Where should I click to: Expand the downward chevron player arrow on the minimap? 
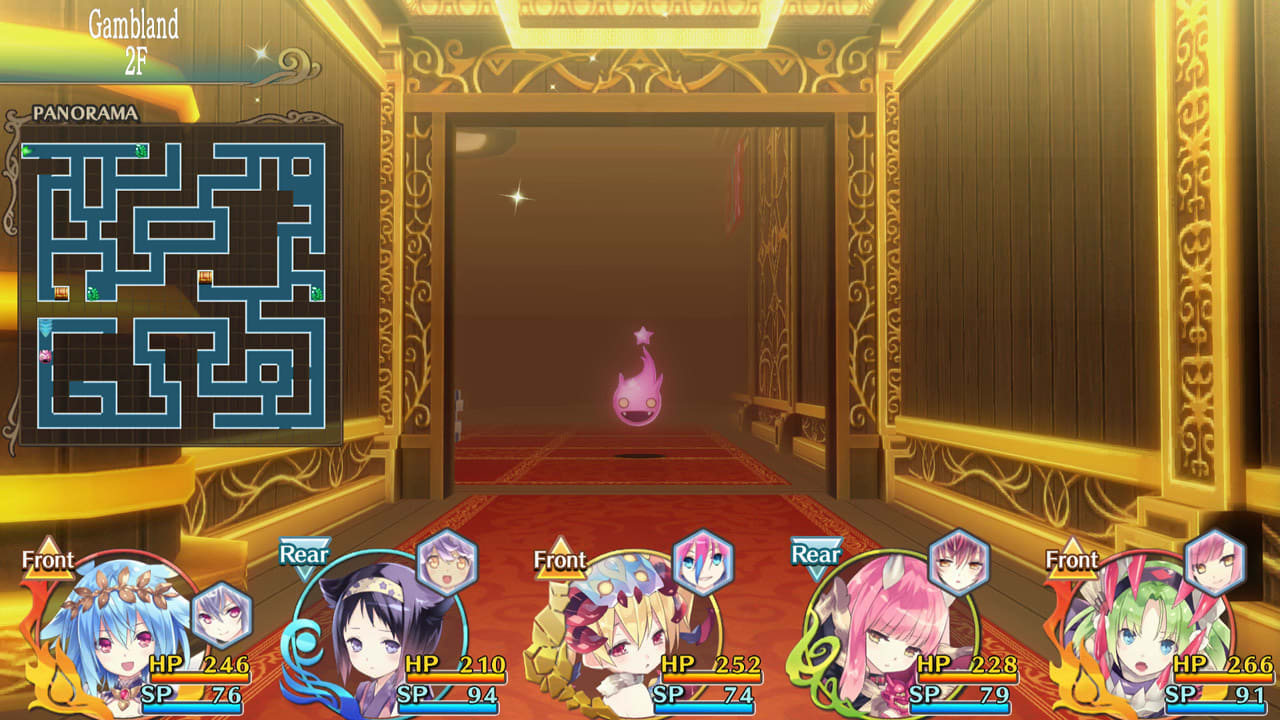pos(44,328)
